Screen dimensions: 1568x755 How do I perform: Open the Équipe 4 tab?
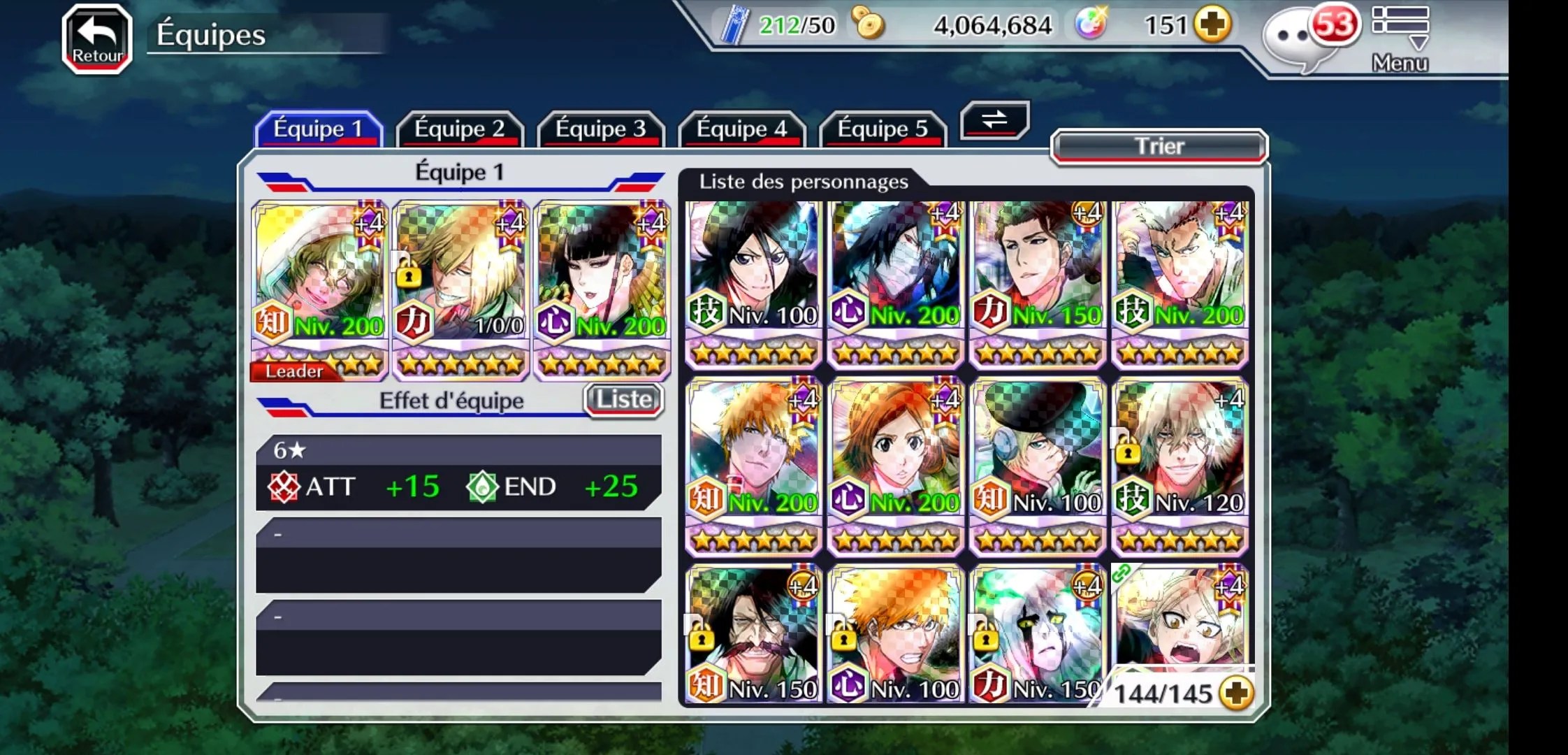(741, 129)
